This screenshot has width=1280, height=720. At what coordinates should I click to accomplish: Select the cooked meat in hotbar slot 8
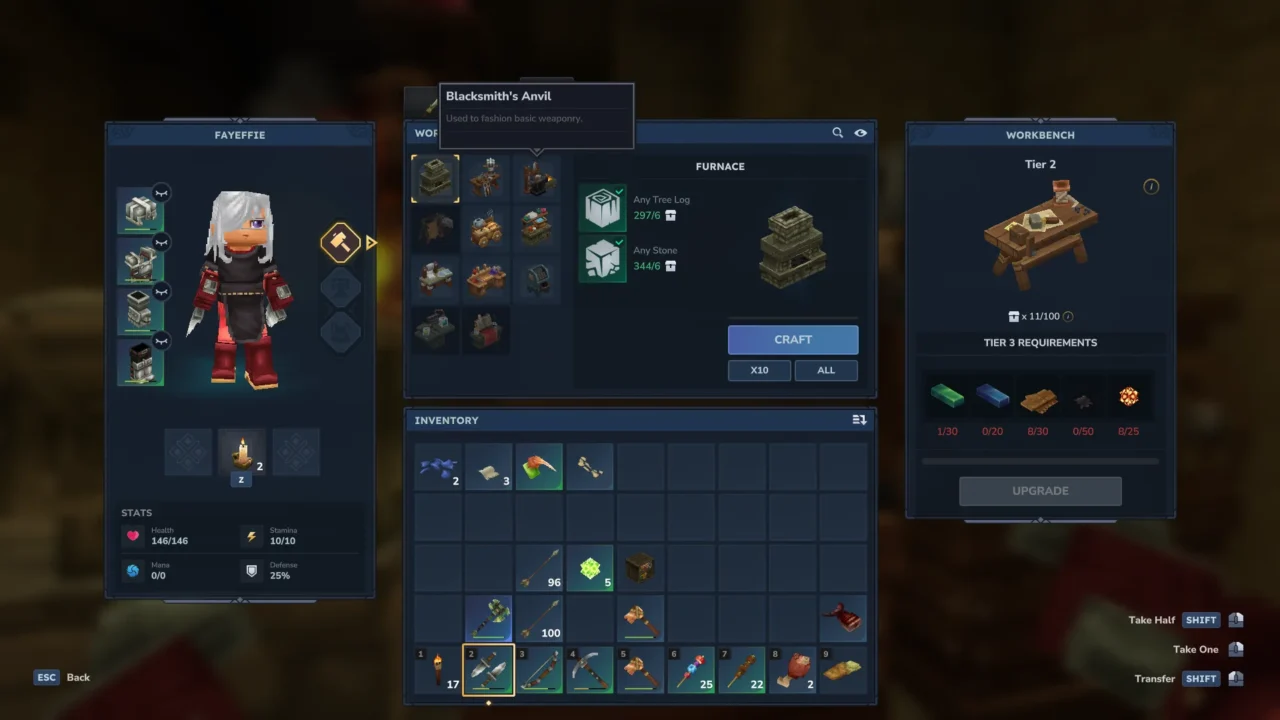coord(793,670)
